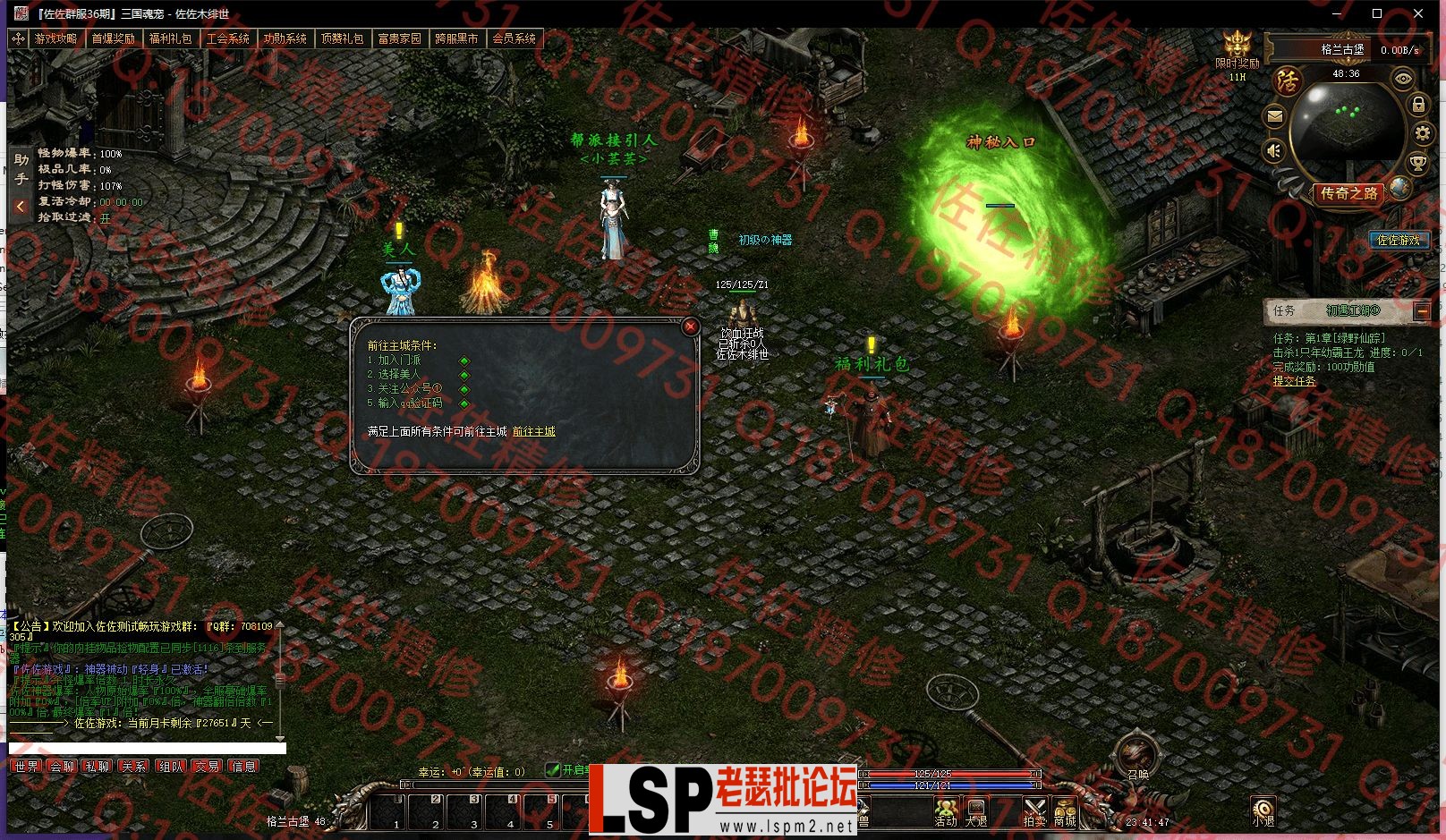This screenshot has width=1446, height=840.
Task: Close the 前往主城条件 dialog
Action: click(x=690, y=327)
